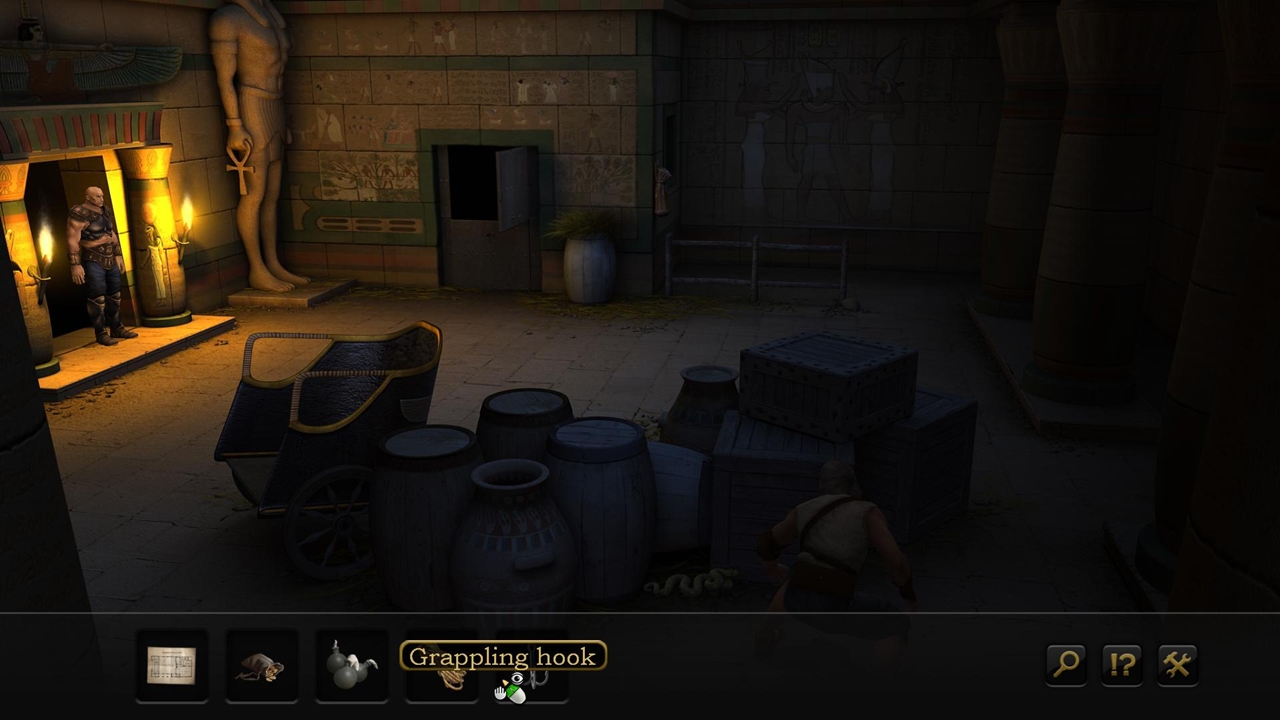The width and height of the screenshot is (1280, 720).
Task: Open the settings menu with crossed tools
Action: [1177, 664]
